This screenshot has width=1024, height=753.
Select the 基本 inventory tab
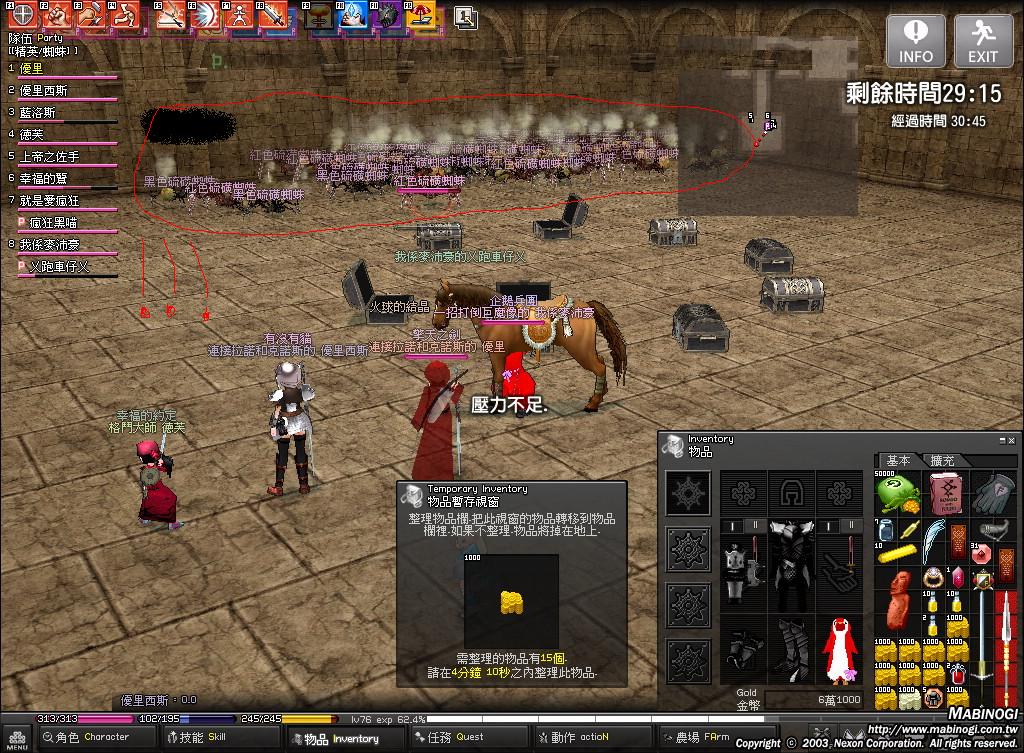click(899, 460)
